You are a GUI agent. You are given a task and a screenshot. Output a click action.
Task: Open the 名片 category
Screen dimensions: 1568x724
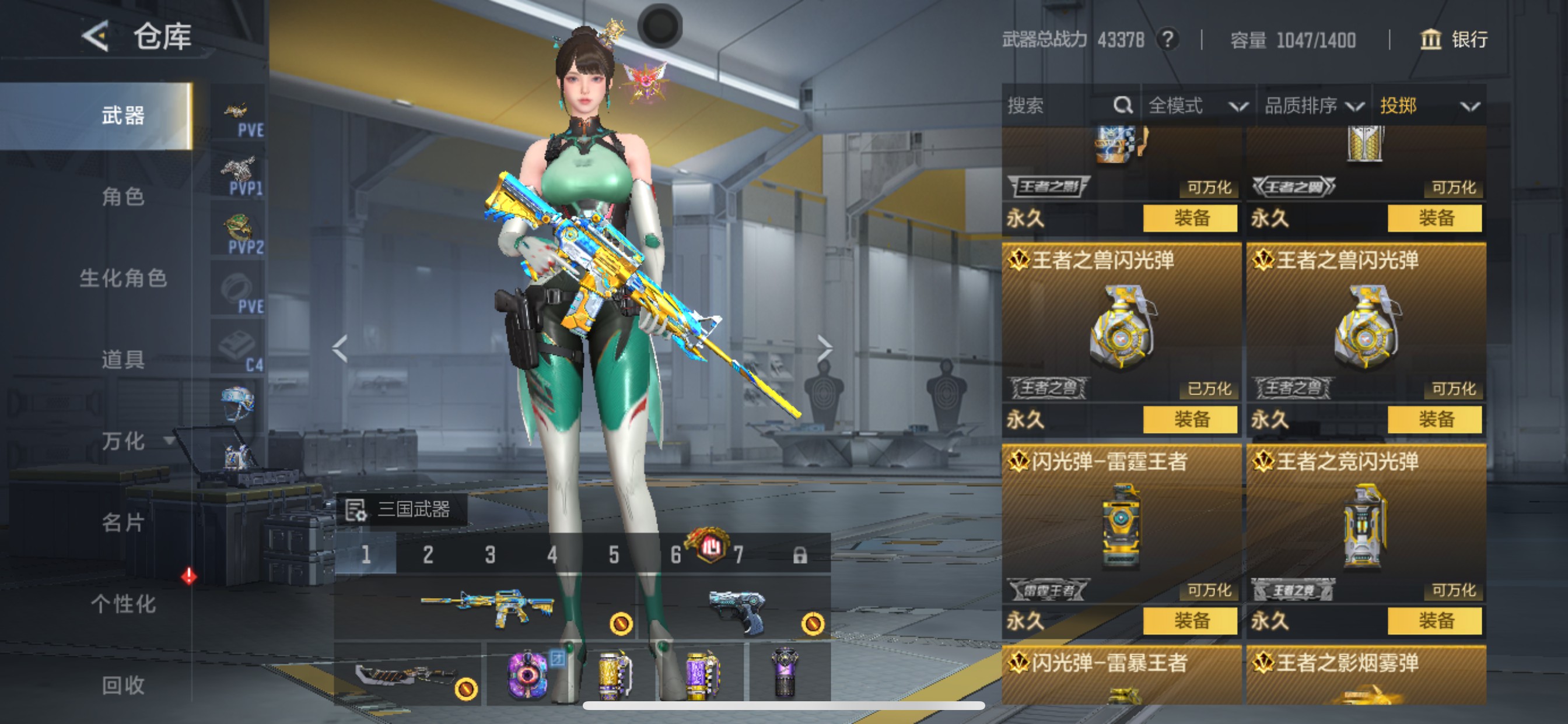click(x=123, y=523)
